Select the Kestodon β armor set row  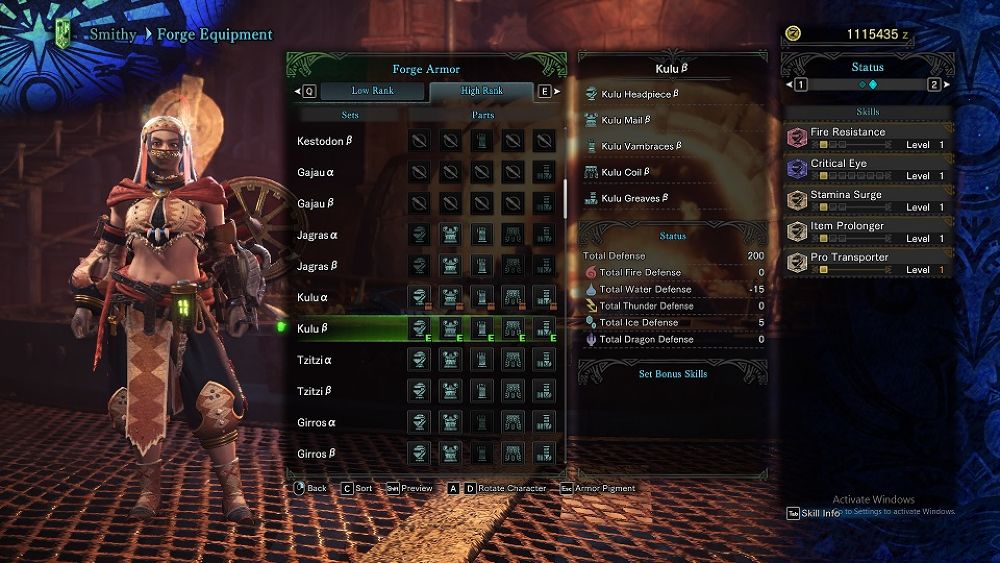coord(325,142)
